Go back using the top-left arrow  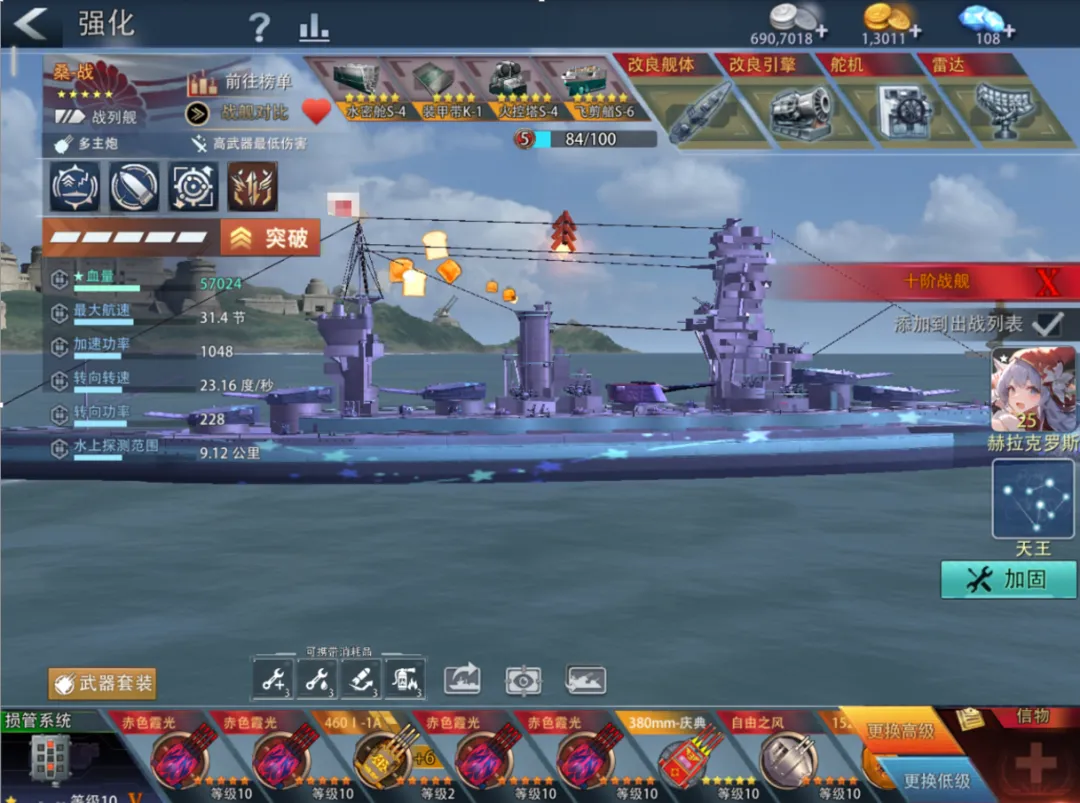pyautogui.click(x=31, y=24)
